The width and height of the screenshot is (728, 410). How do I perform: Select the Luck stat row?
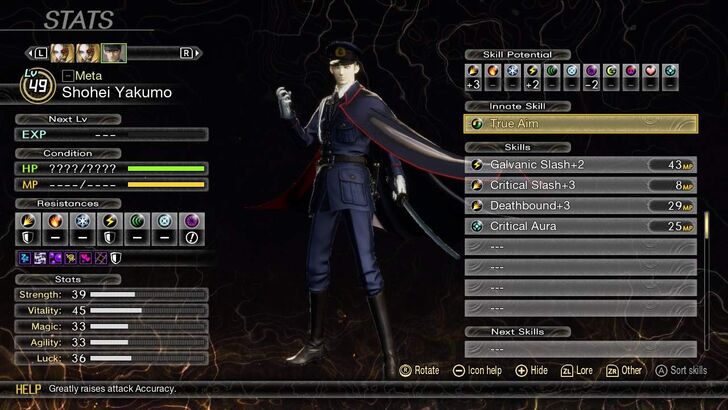point(112,359)
